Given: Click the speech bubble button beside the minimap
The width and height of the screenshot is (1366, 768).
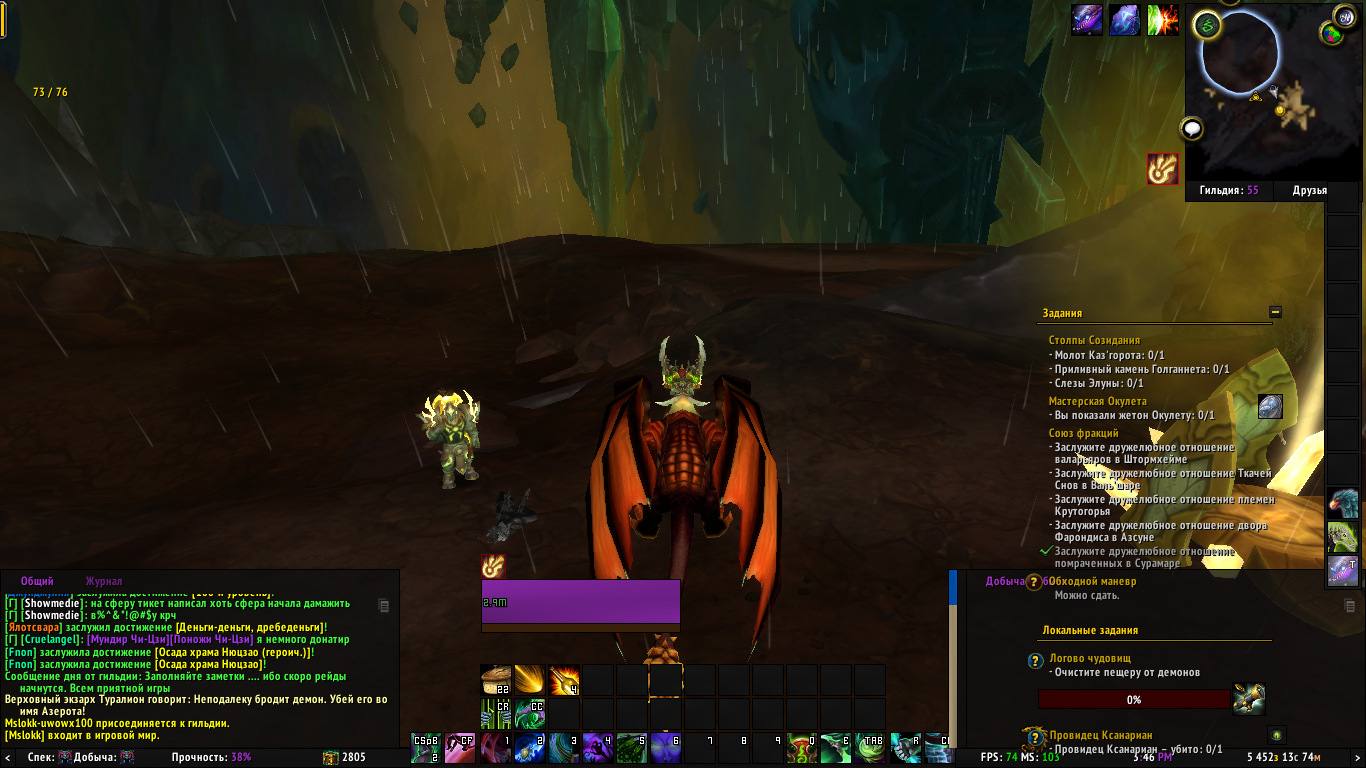Looking at the screenshot, I should click(x=1191, y=129).
